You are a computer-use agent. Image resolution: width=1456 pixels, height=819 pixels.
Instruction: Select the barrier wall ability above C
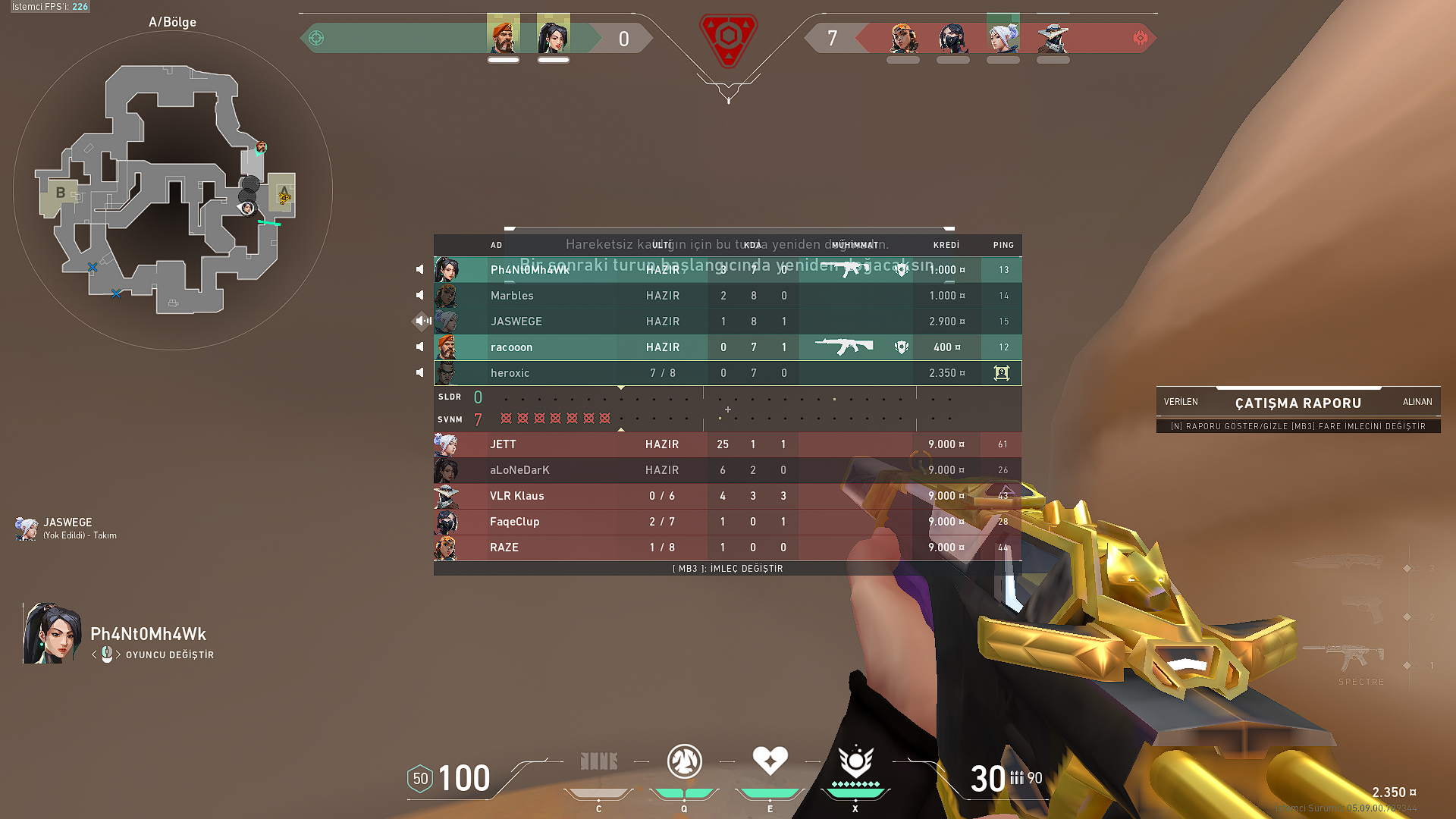pos(598,761)
